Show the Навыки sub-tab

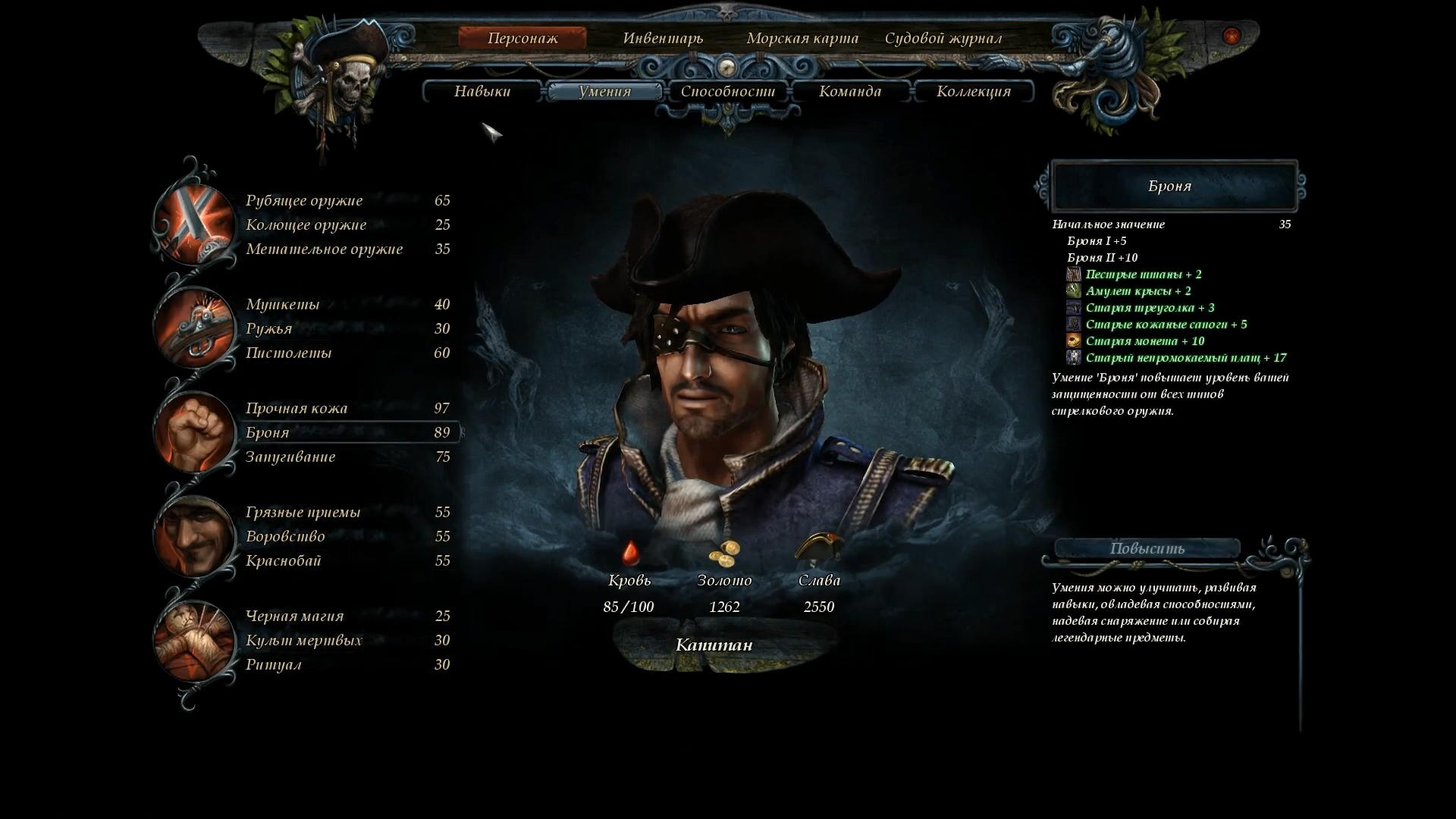point(482,92)
